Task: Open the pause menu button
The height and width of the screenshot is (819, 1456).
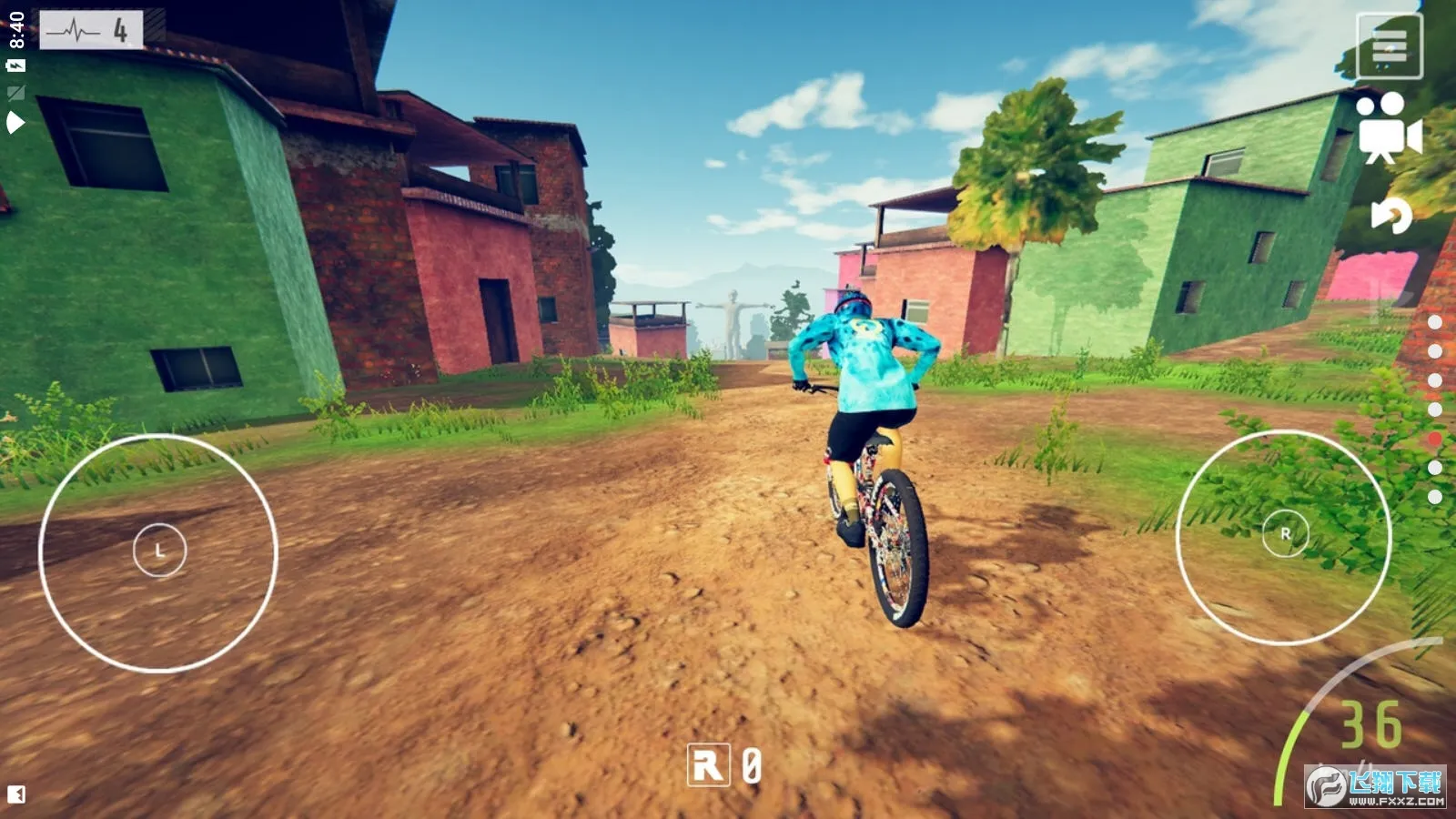Action: [x=1389, y=45]
